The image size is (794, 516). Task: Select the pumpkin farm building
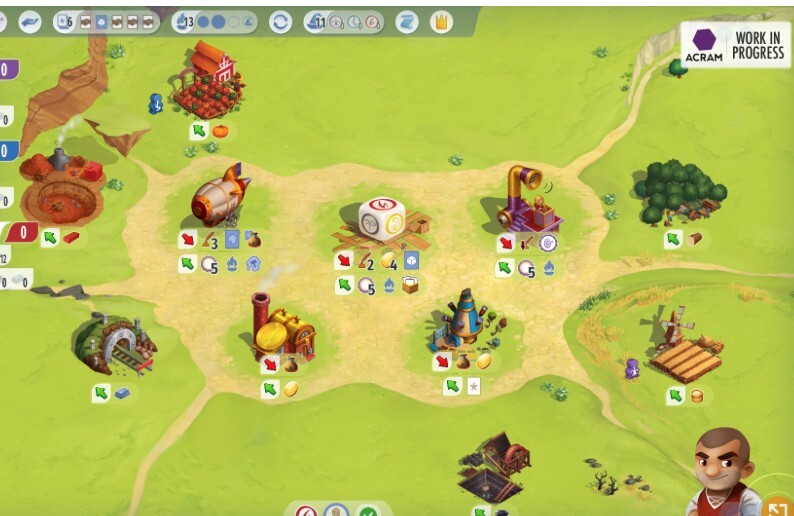(206, 82)
